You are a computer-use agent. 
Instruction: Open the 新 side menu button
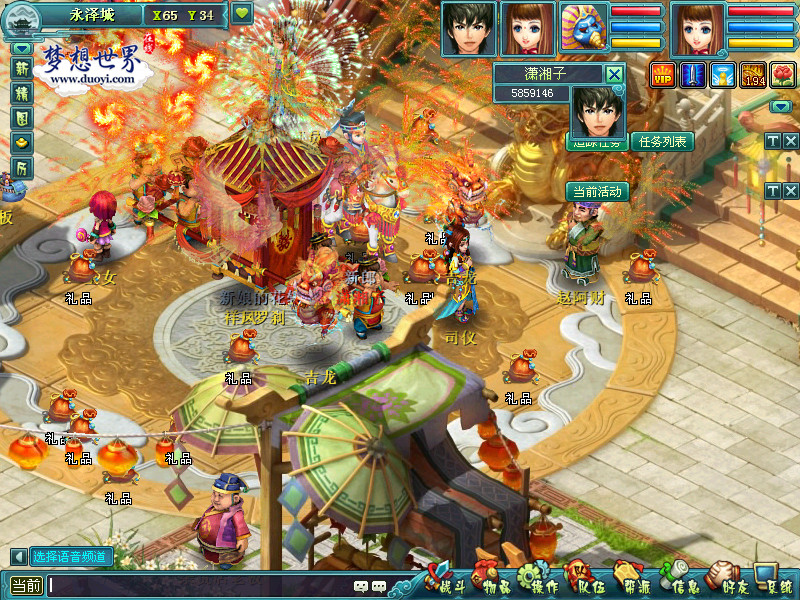click(22, 68)
